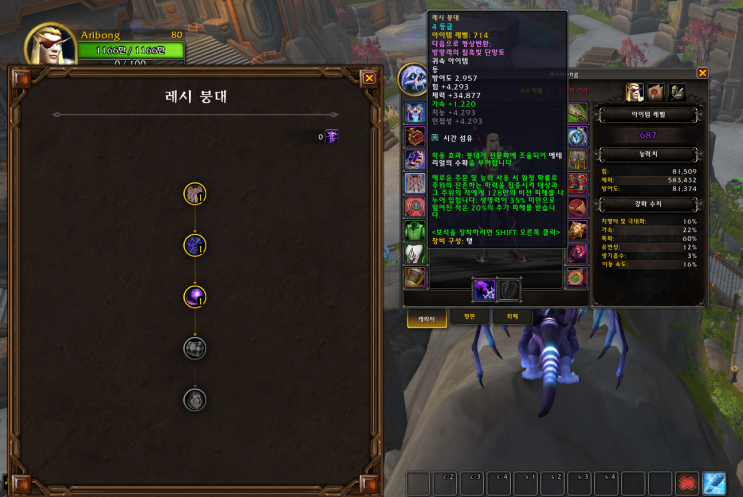
Task: Open the 화폐 currency tab
Action: pos(511,317)
